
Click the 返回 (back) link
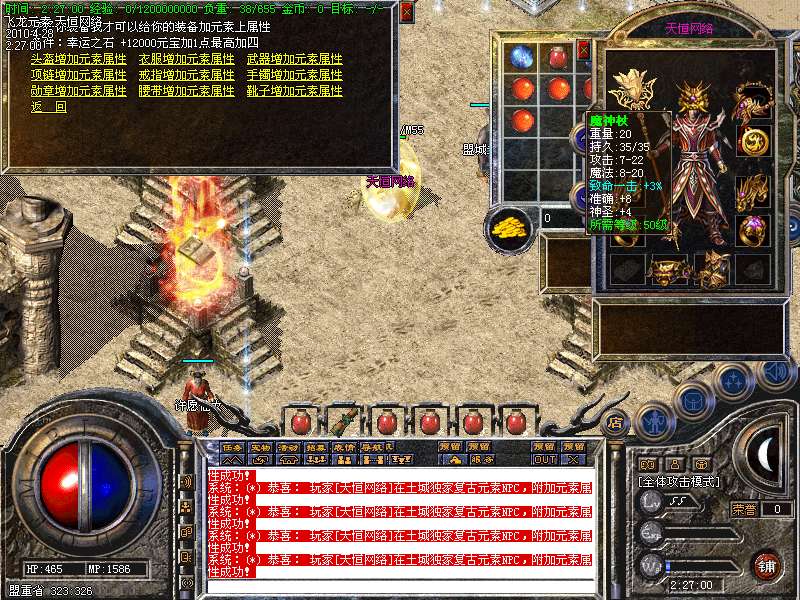(48, 107)
